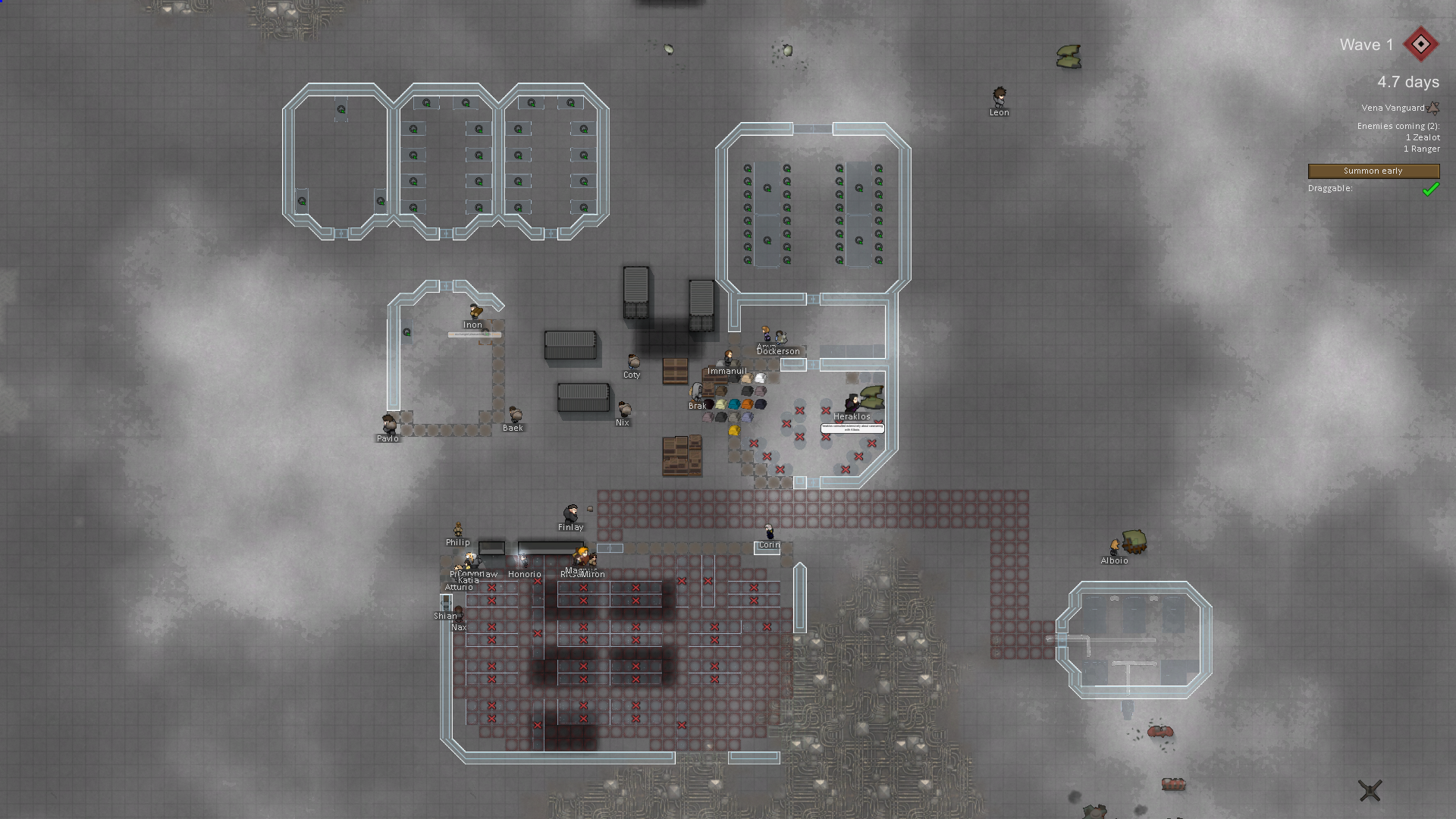Click the Vena Vanguard faction icon
This screenshot has width=1456, height=819.
pyautogui.click(x=1433, y=108)
